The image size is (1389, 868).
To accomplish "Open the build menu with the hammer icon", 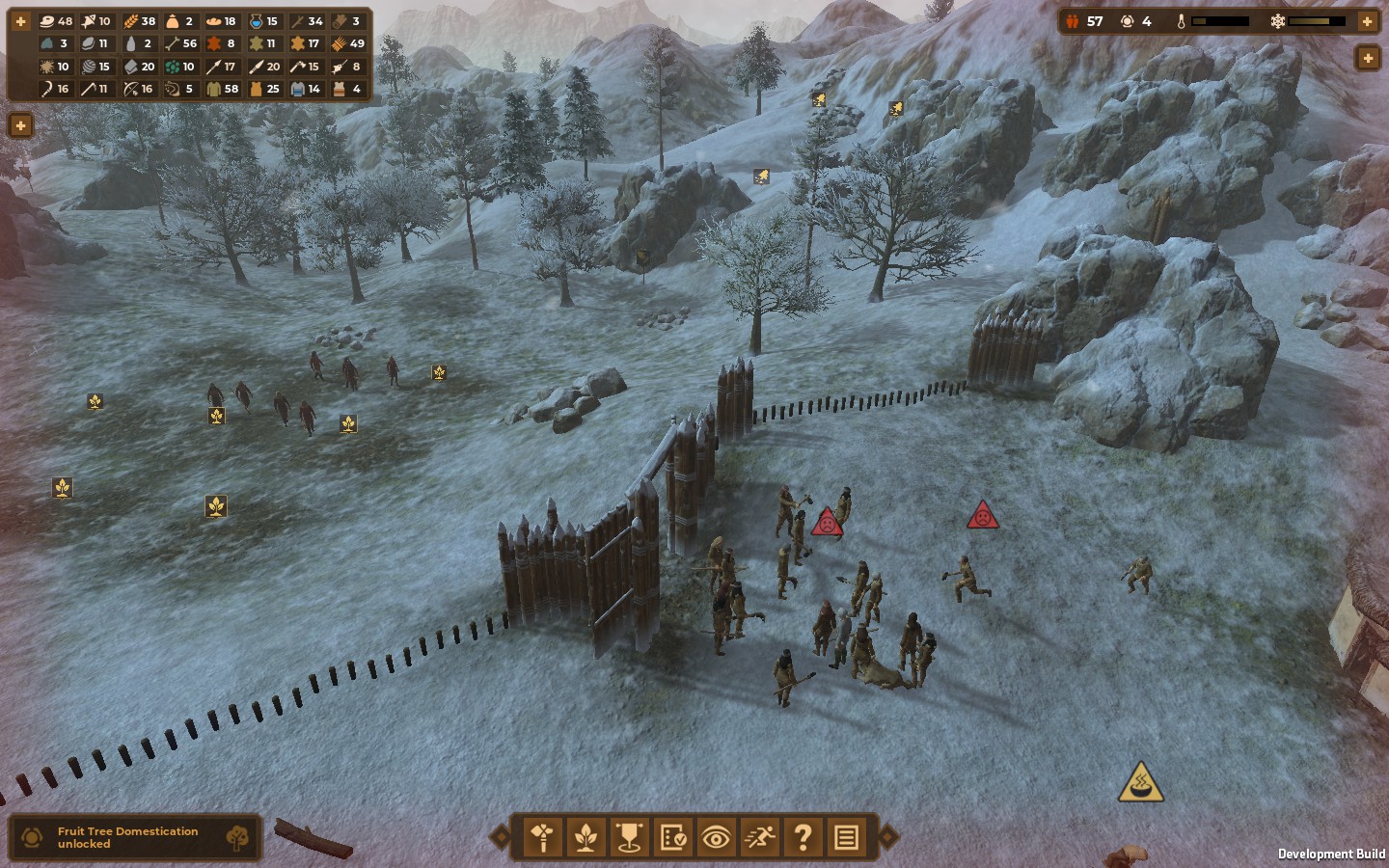I will (x=542, y=837).
